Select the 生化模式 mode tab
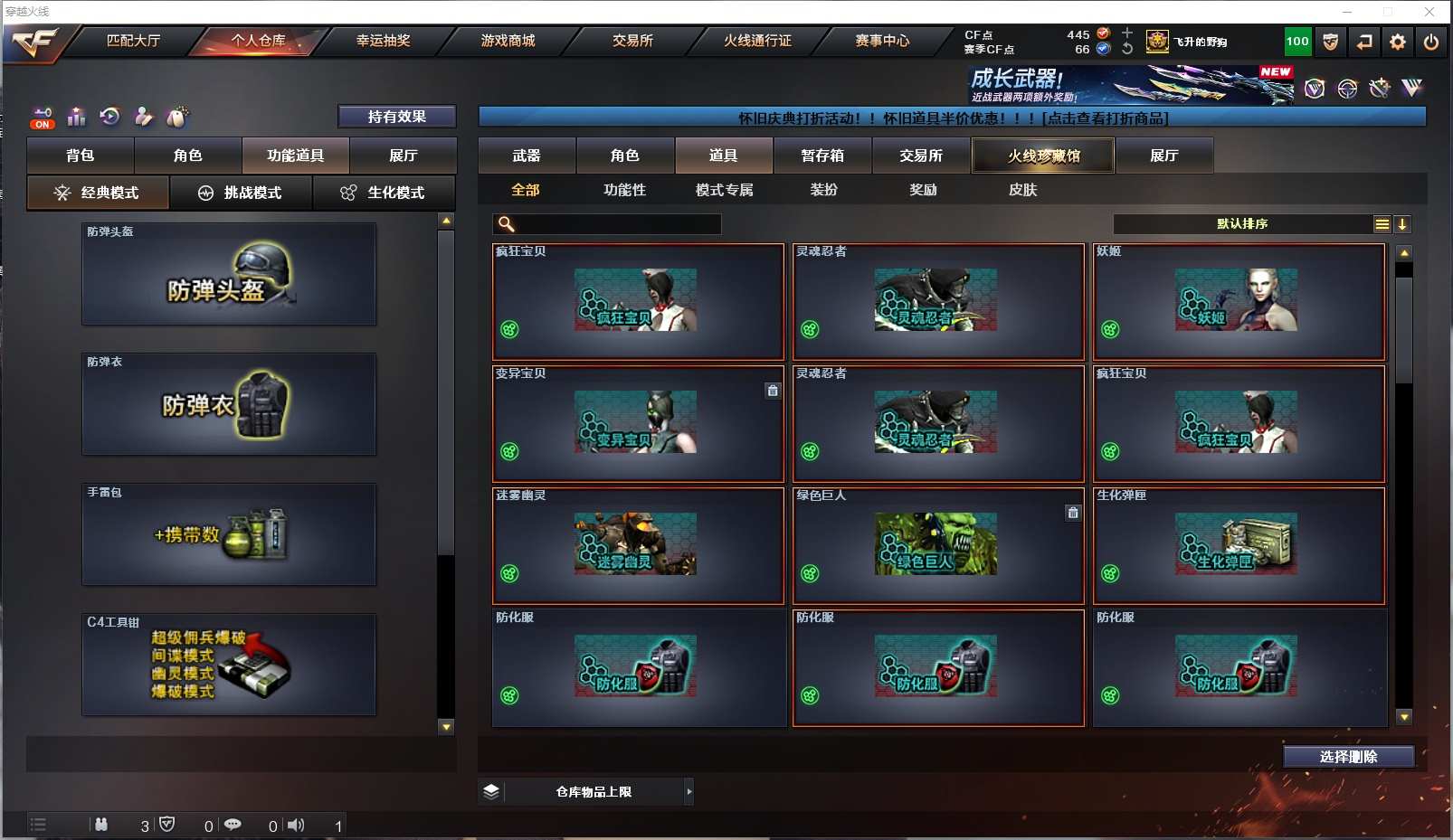Screen dimensions: 1453x840 [x=385, y=193]
